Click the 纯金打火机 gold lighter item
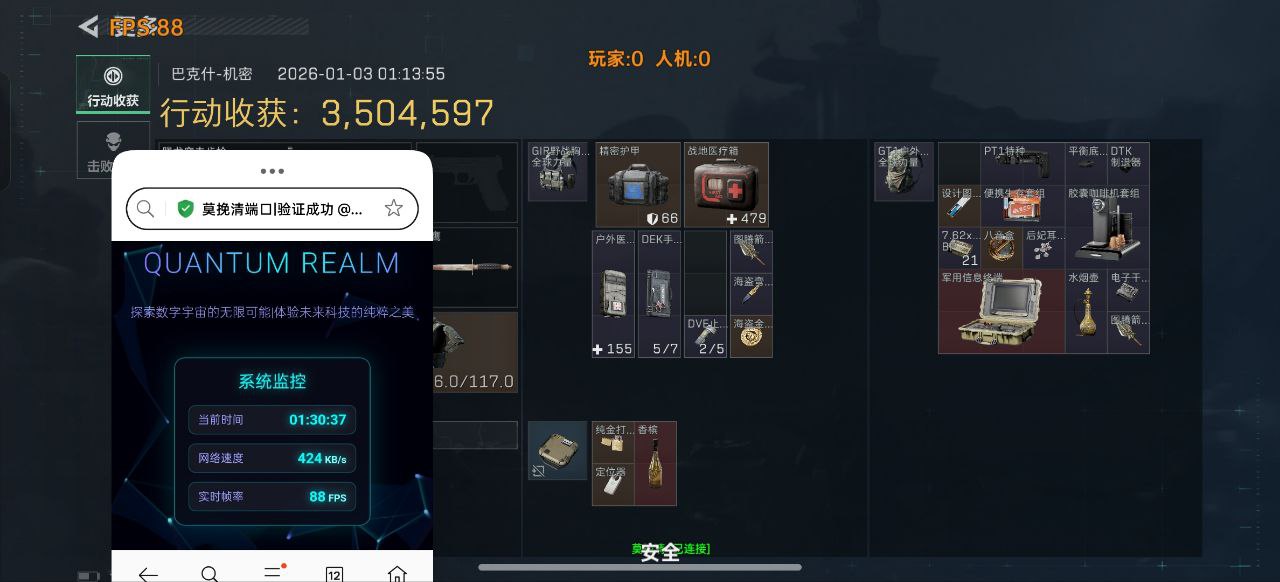Viewport: 1280px width, 582px height. click(x=612, y=442)
